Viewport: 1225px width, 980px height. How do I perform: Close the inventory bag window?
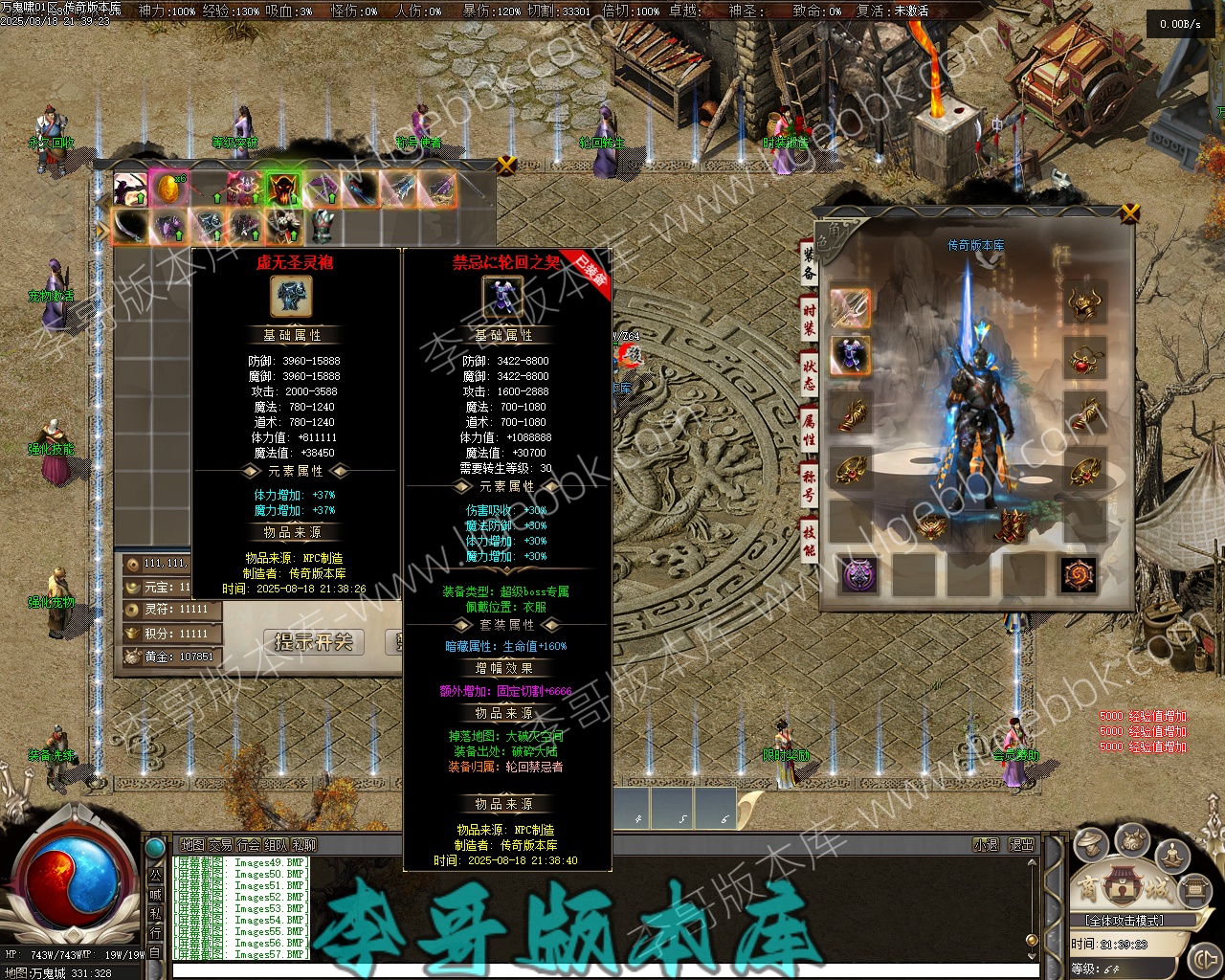(x=507, y=165)
